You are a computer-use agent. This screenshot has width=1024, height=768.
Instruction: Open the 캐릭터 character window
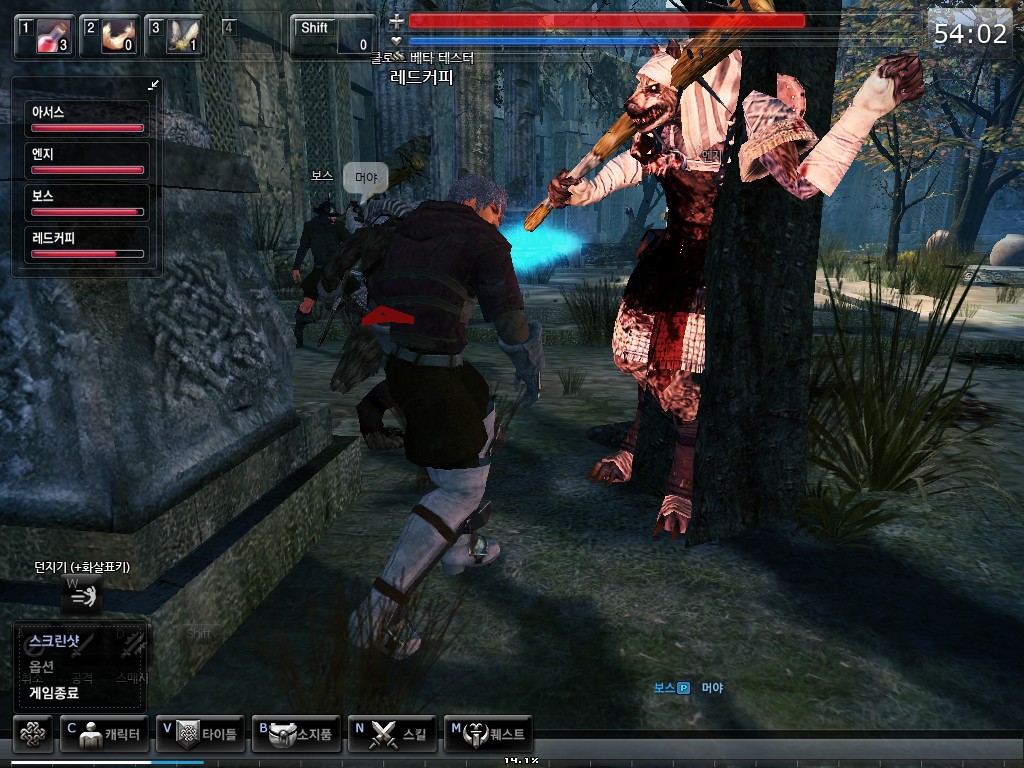click(x=105, y=734)
